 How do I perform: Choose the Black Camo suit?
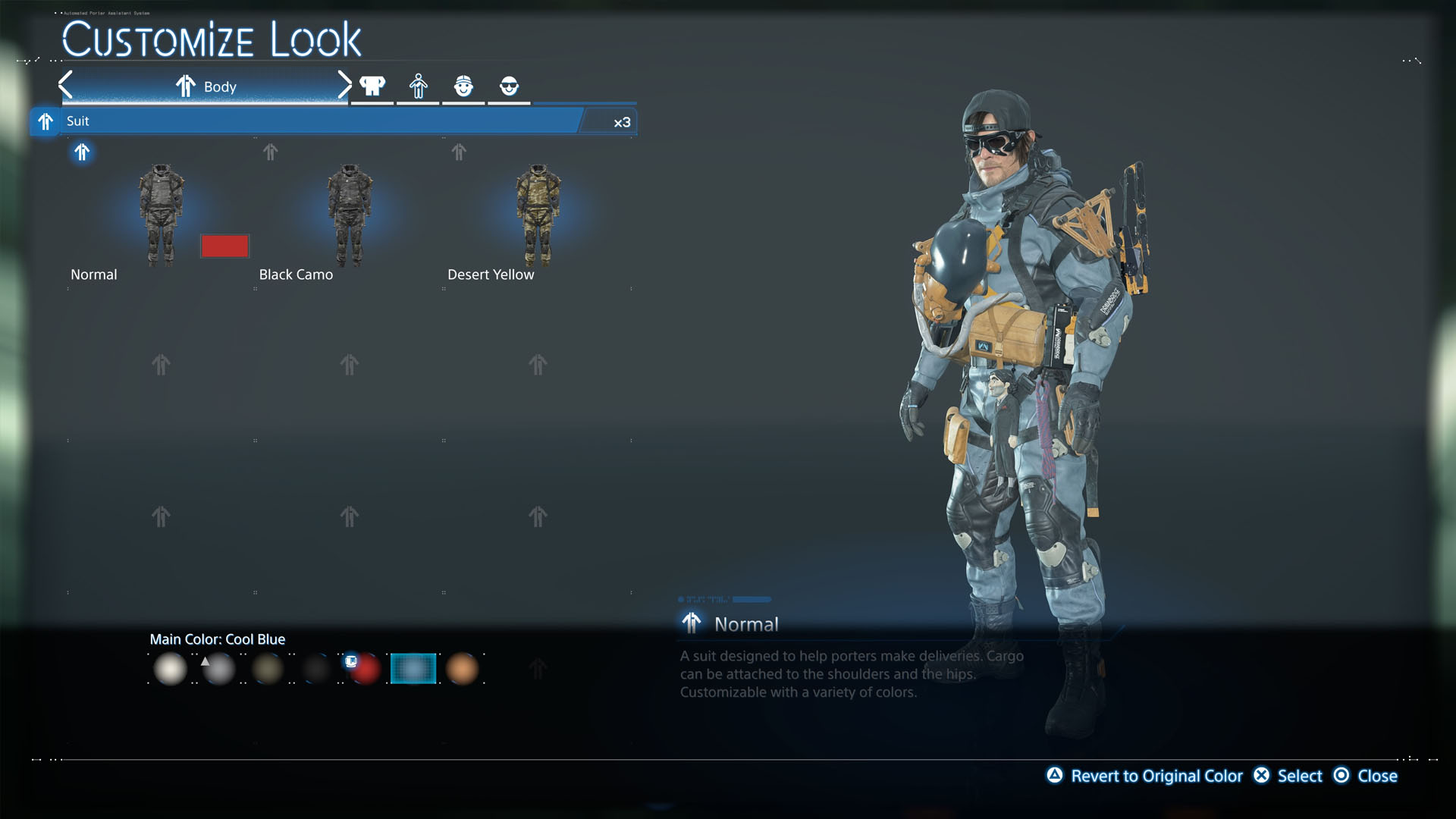tap(349, 215)
